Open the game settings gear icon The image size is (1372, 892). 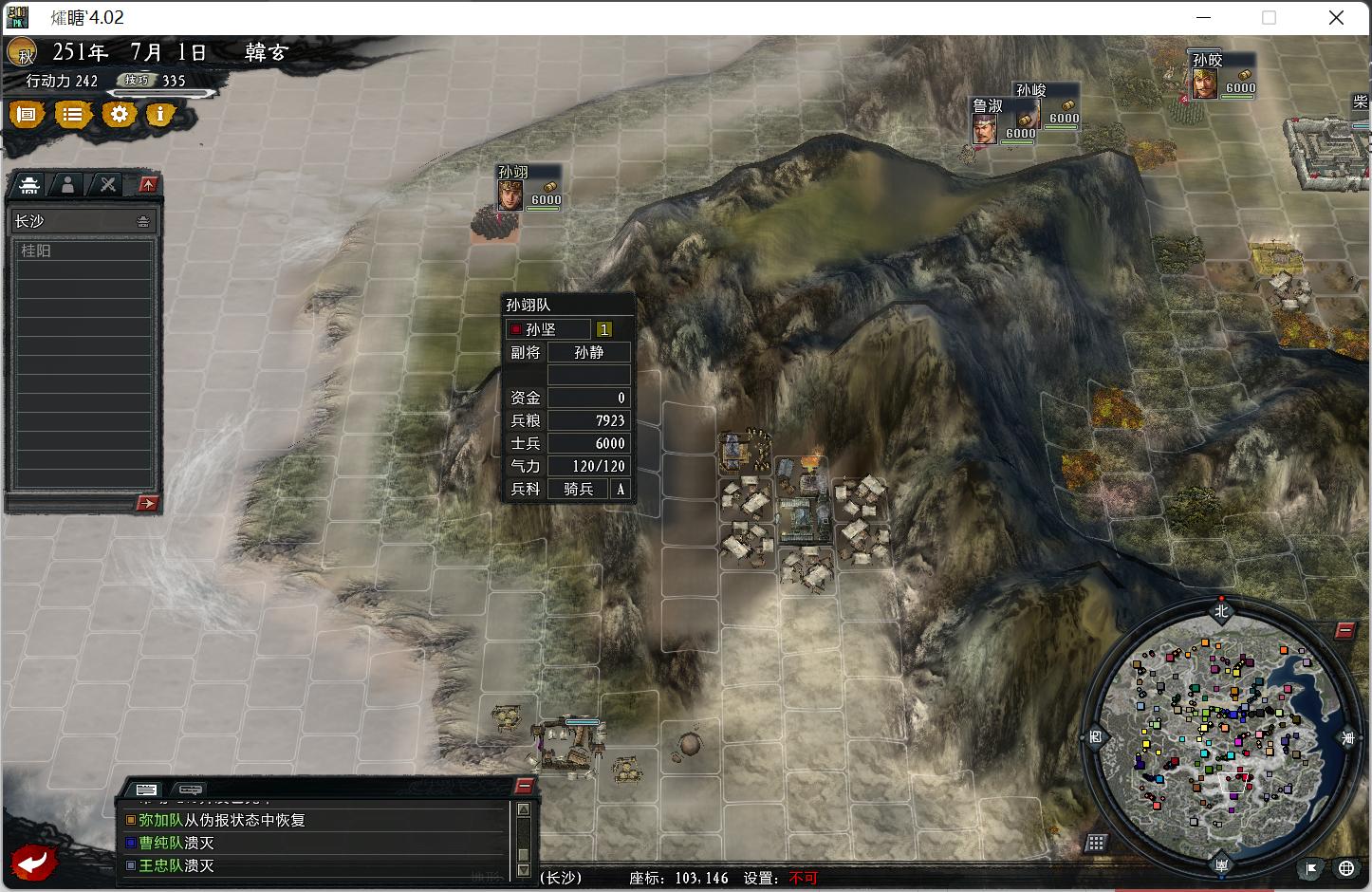[x=119, y=114]
